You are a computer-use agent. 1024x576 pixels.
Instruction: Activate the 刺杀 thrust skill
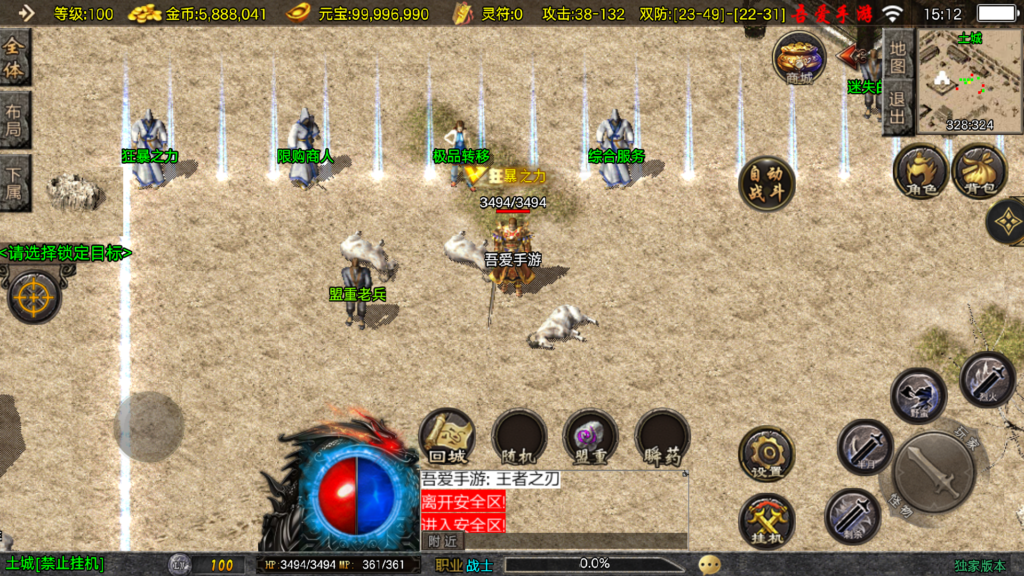pyautogui.click(x=852, y=516)
